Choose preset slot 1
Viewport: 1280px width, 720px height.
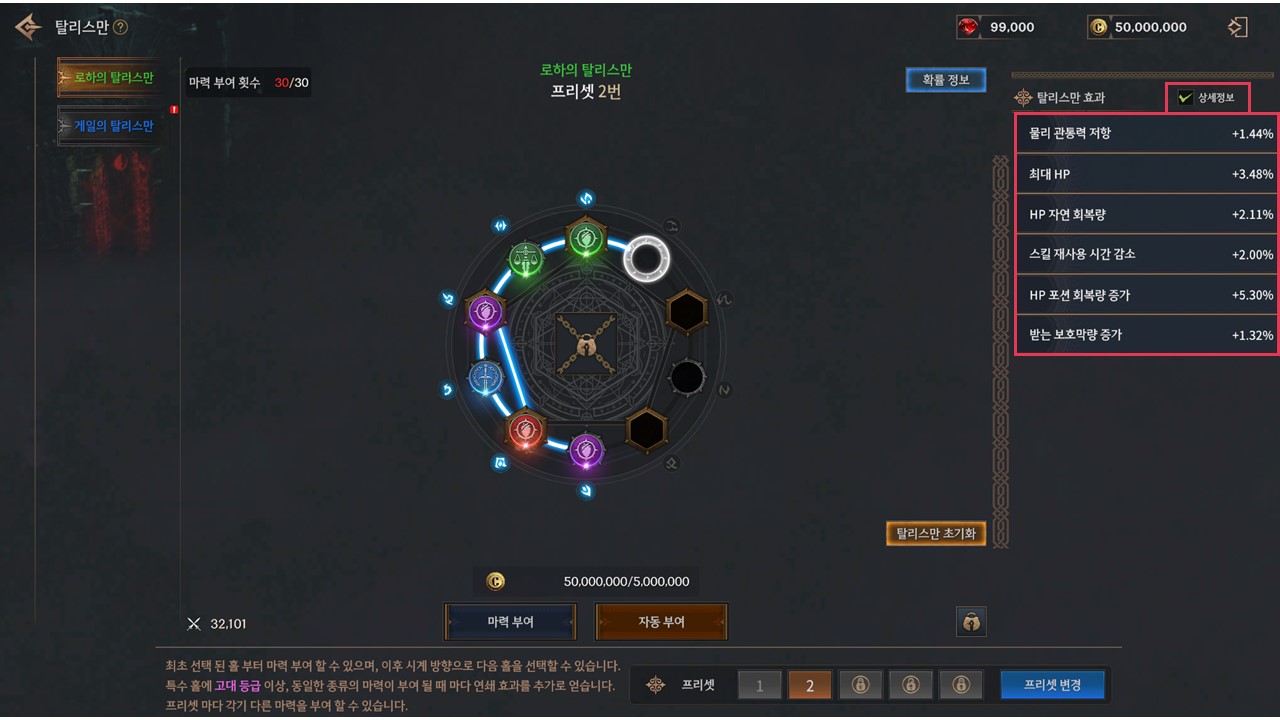pyautogui.click(x=760, y=685)
